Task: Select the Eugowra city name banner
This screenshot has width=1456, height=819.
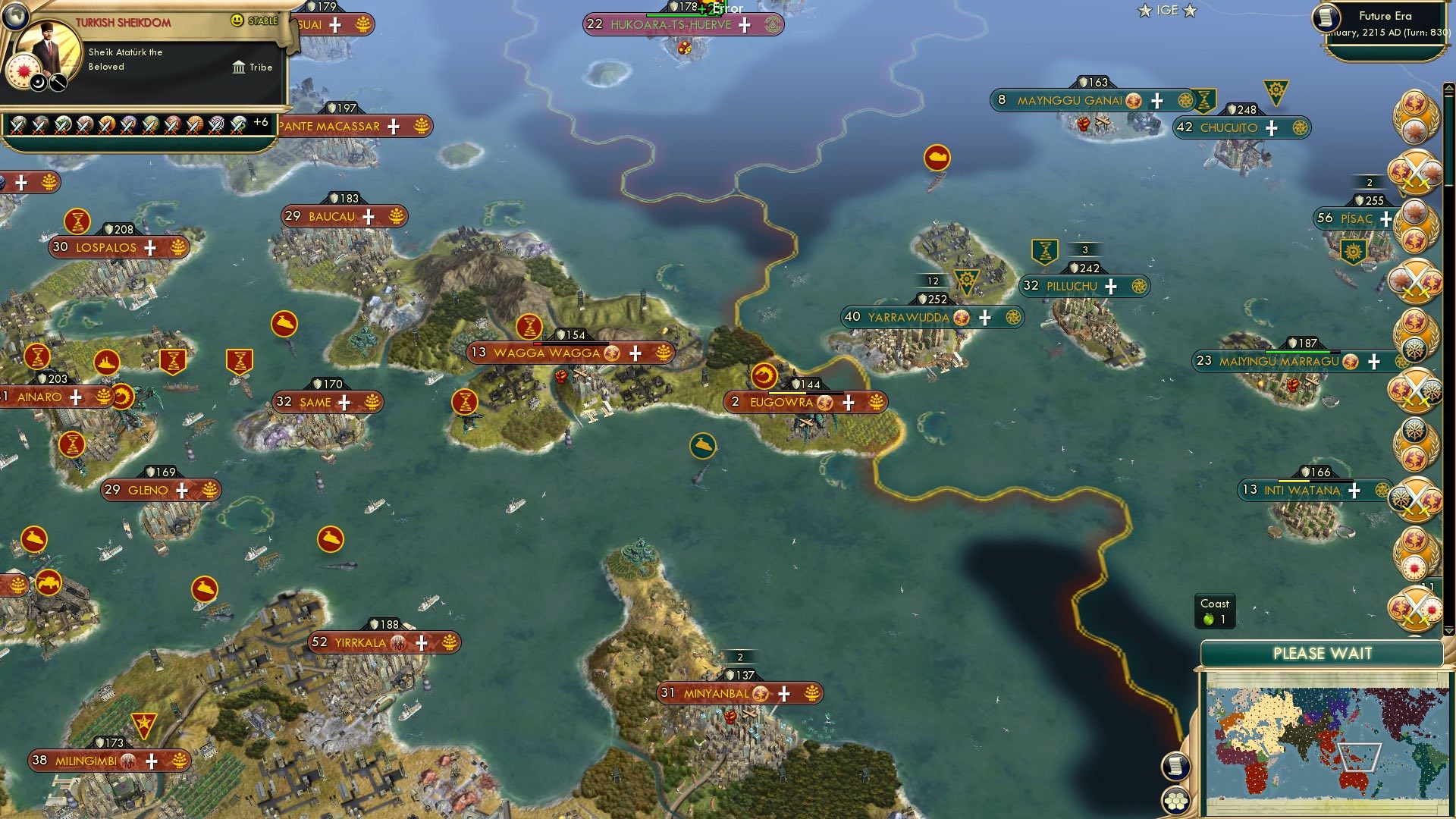Action: pyautogui.click(x=781, y=403)
